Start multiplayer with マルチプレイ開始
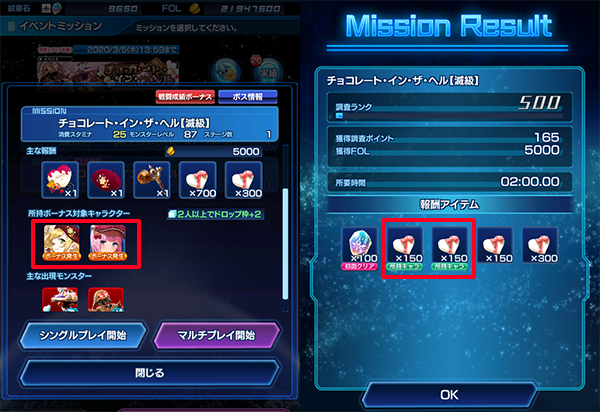 (215, 334)
